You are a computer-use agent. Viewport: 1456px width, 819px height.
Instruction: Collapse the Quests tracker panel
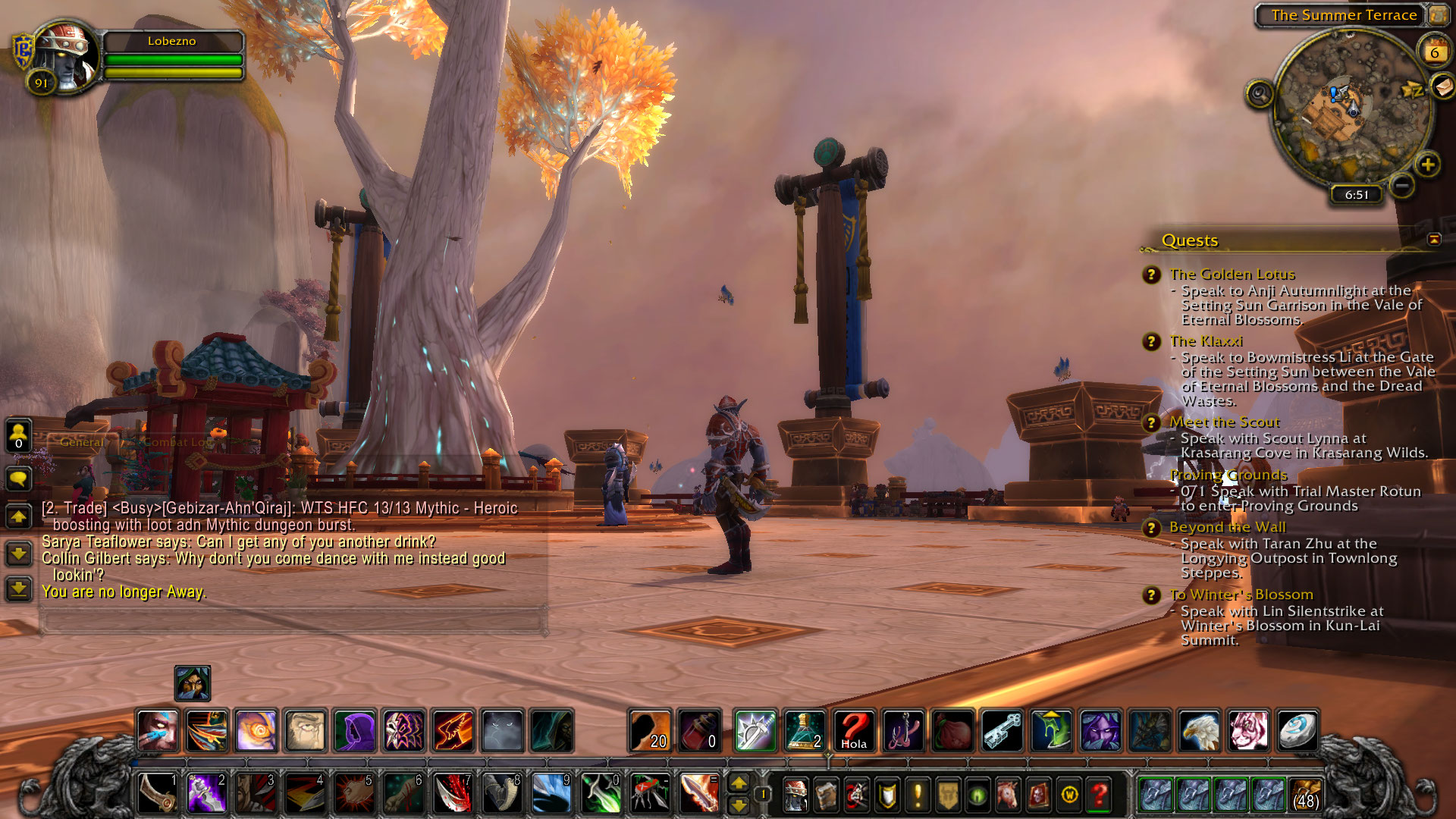pyautogui.click(x=1434, y=240)
